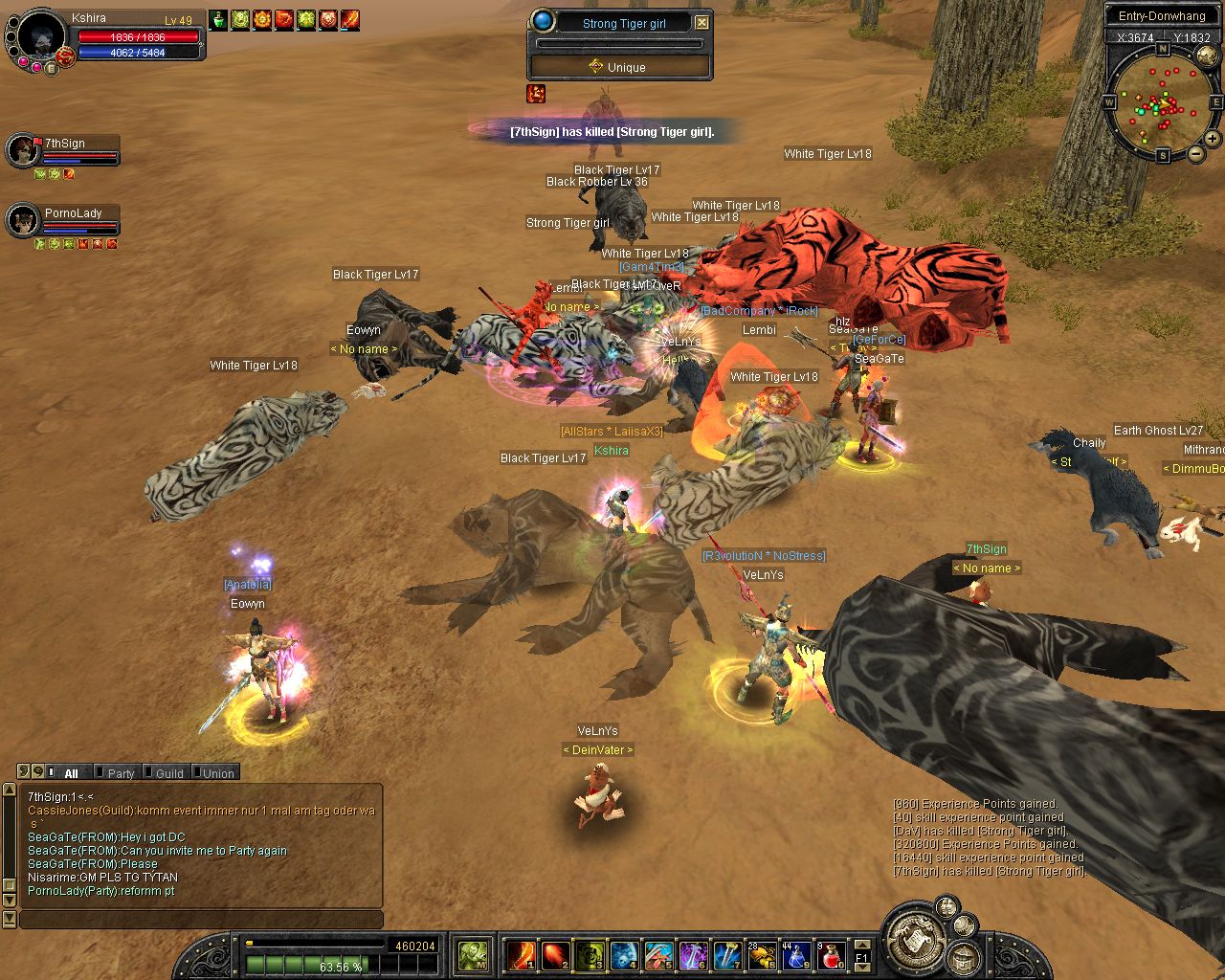This screenshot has height=980, width=1225.
Task: Switch to the Party chat tab
Action: point(119,773)
